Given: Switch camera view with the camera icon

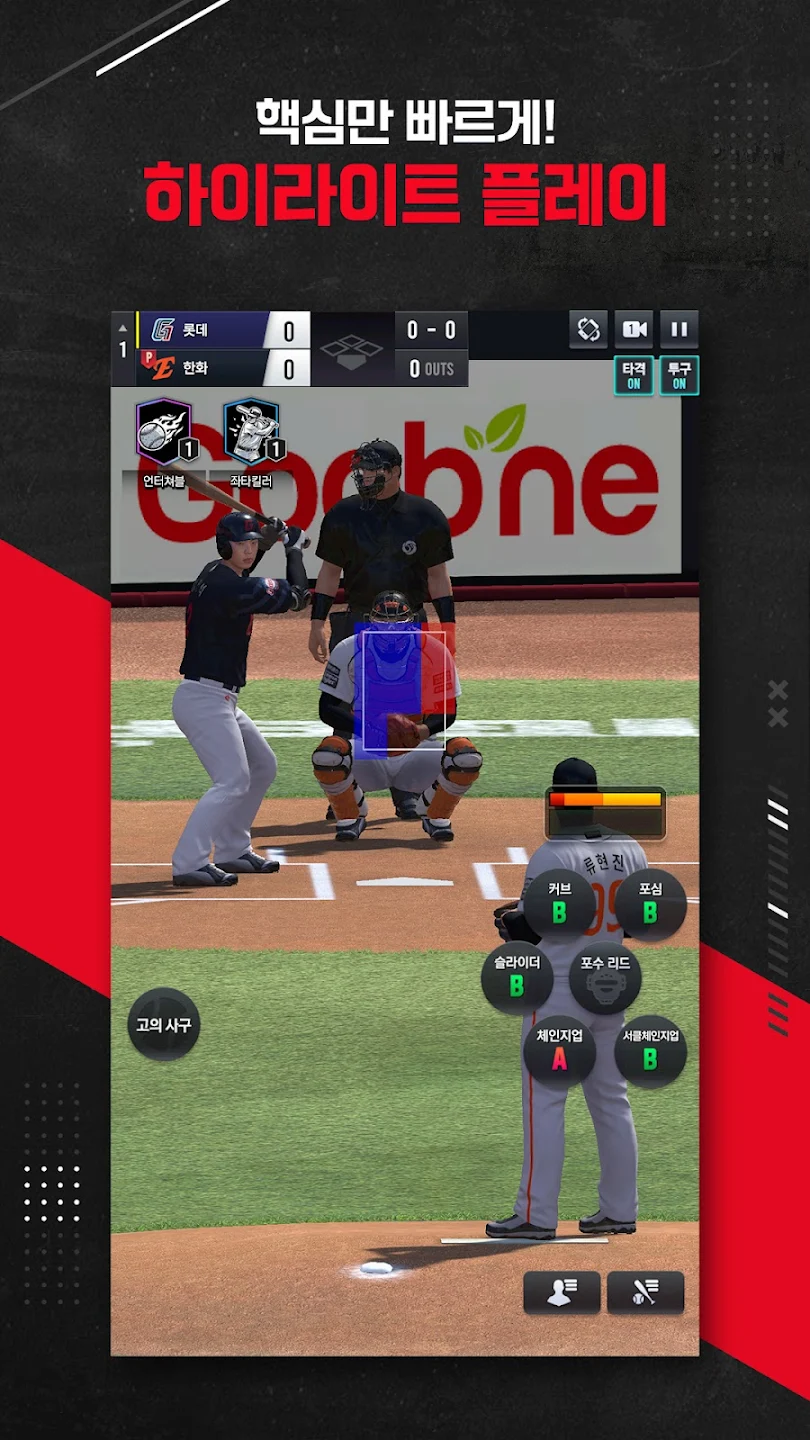Looking at the screenshot, I should coord(634,329).
